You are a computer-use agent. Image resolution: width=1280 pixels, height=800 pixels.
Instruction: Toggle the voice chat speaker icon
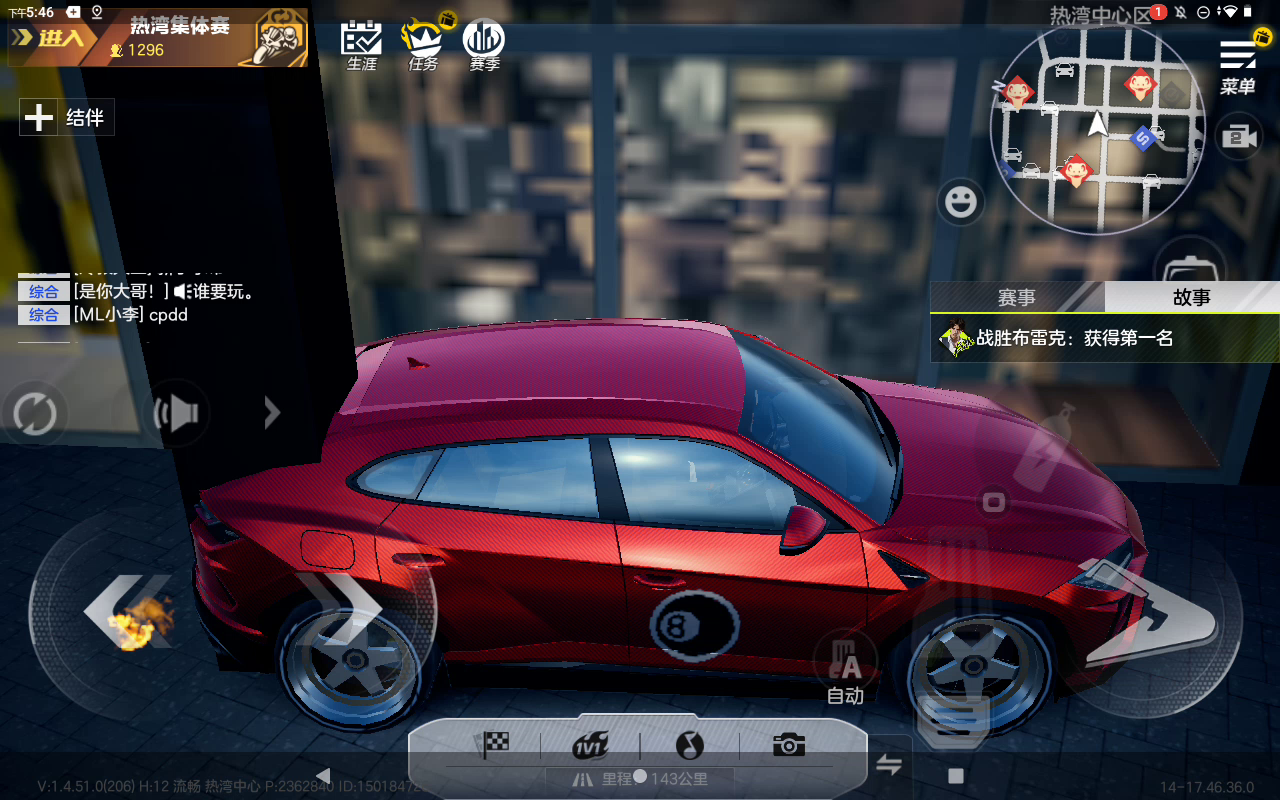pos(177,413)
